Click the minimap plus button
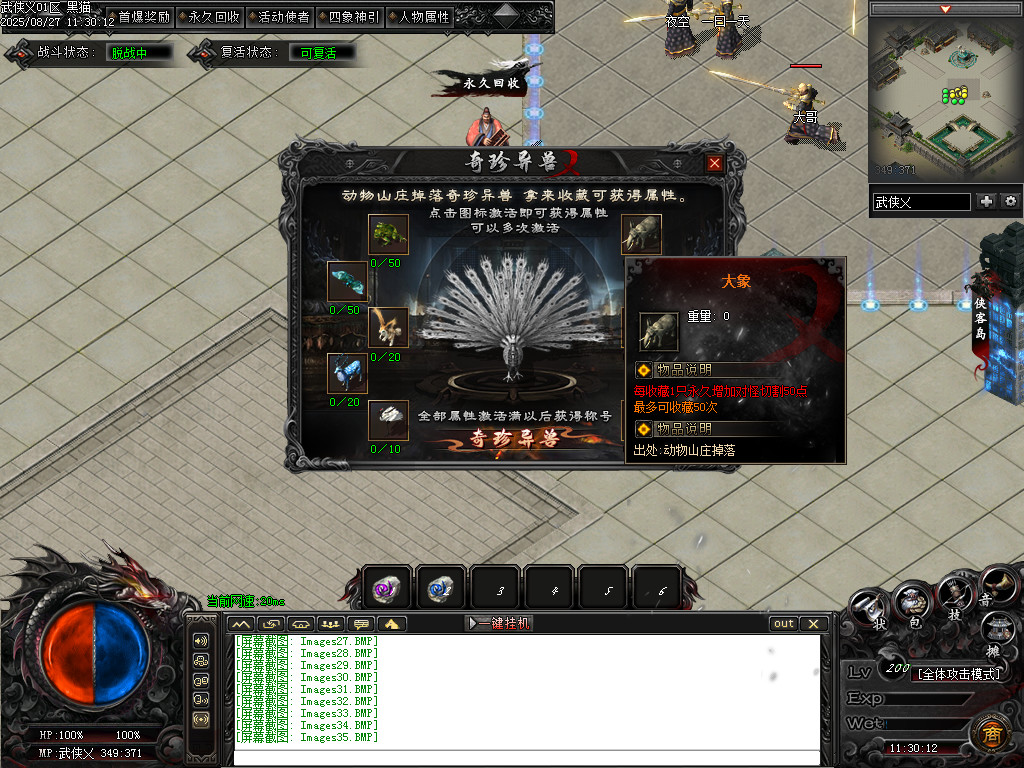Image resolution: width=1024 pixels, height=768 pixels. pos(987,201)
